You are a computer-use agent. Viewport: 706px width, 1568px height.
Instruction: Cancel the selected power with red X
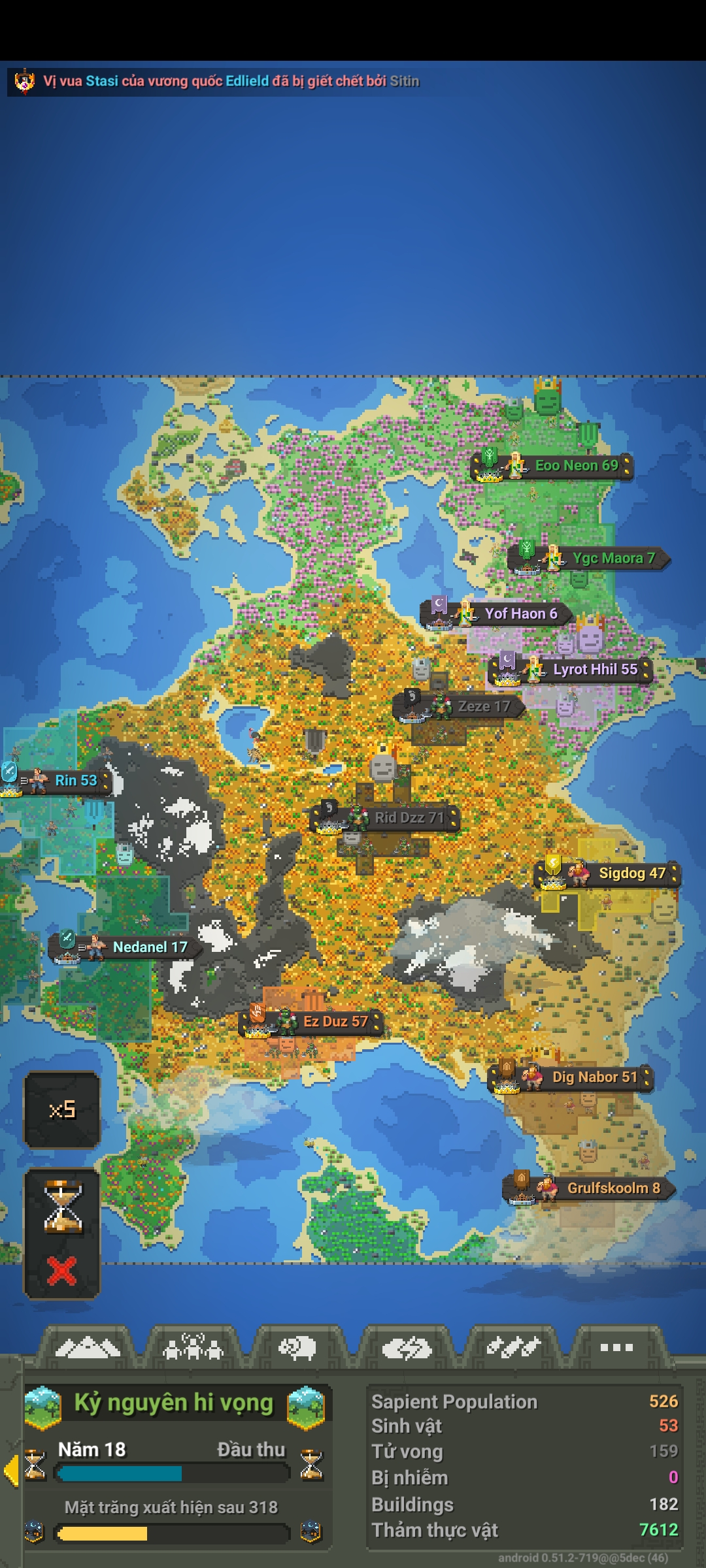click(x=62, y=1270)
